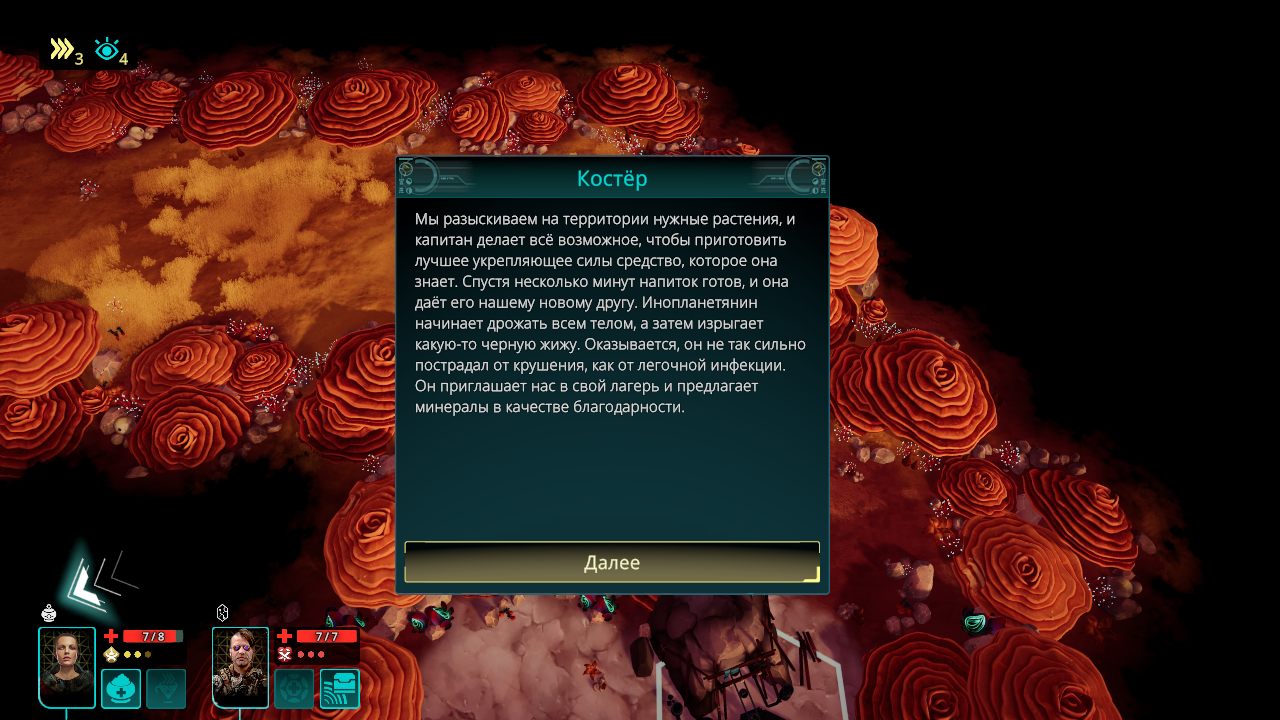Click the yellow triple-chevron movement icon
This screenshot has height=720, width=1280.
click(62, 49)
